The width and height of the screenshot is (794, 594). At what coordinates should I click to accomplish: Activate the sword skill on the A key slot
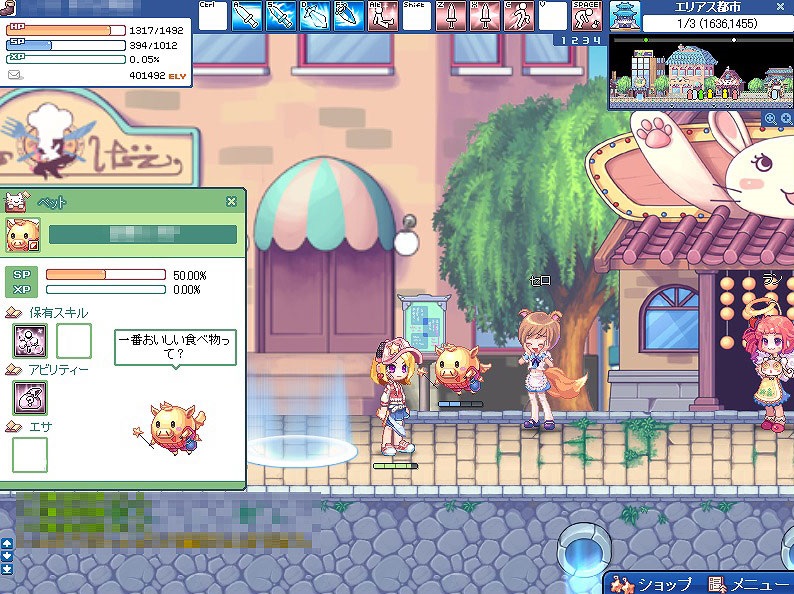coord(246,16)
